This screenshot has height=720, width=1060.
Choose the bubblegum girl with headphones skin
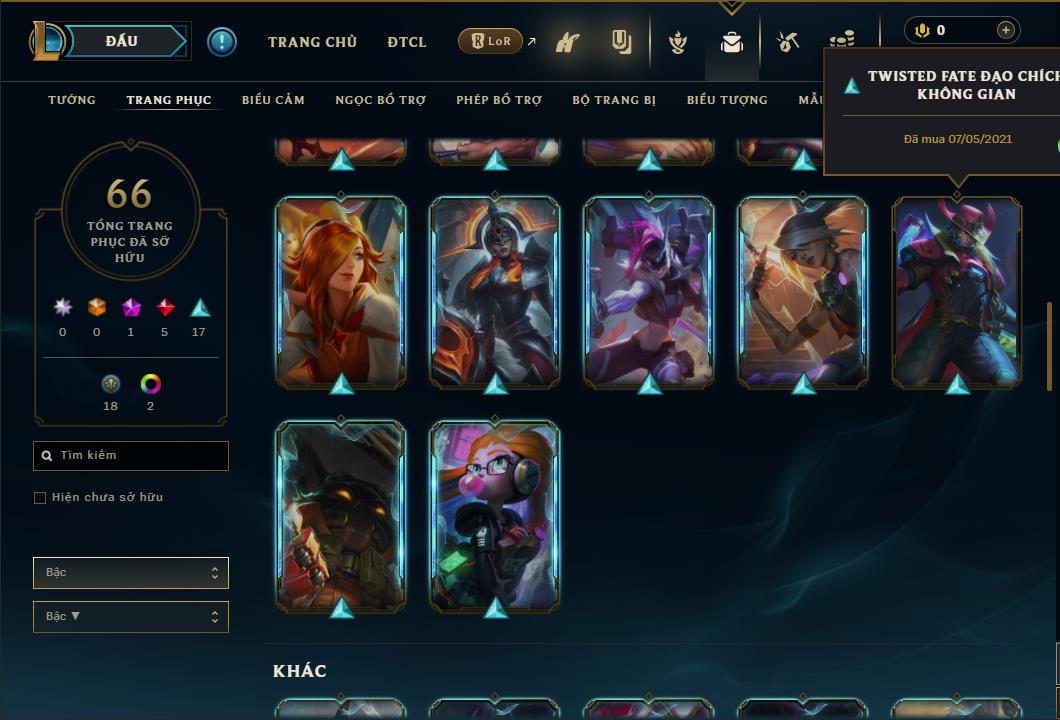pyautogui.click(x=495, y=515)
